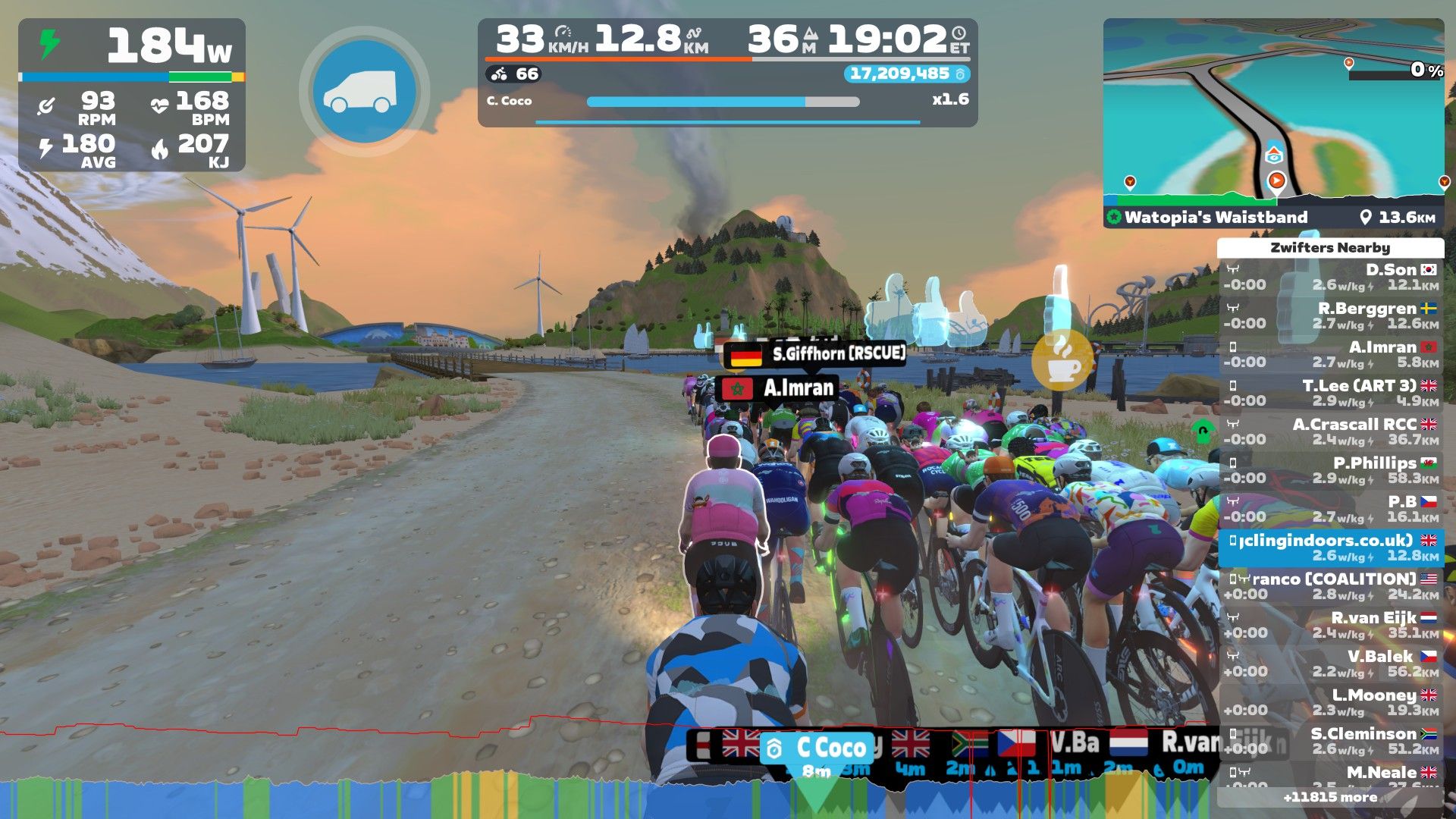Select R.van Eijk rider row
Viewport: 1456px width, 819px height.
click(x=1331, y=625)
